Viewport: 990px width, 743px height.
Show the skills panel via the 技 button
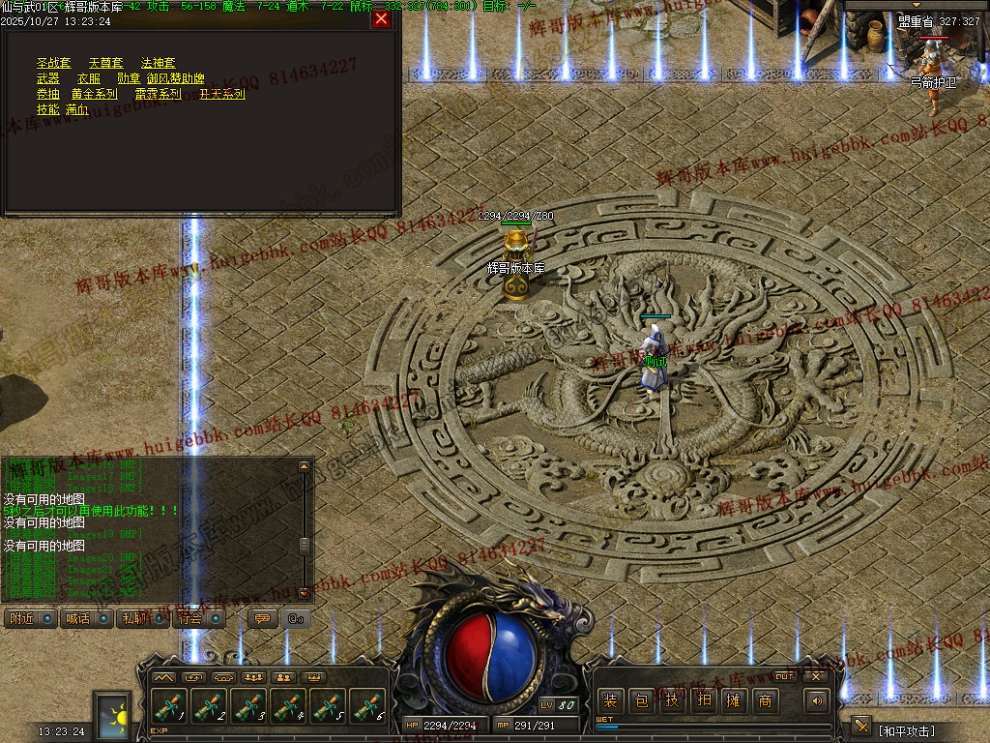click(x=673, y=701)
